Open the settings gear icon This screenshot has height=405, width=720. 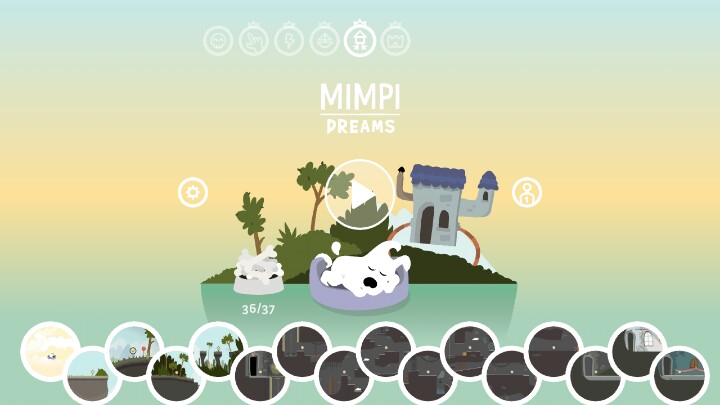pyautogui.click(x=193, y=192)
